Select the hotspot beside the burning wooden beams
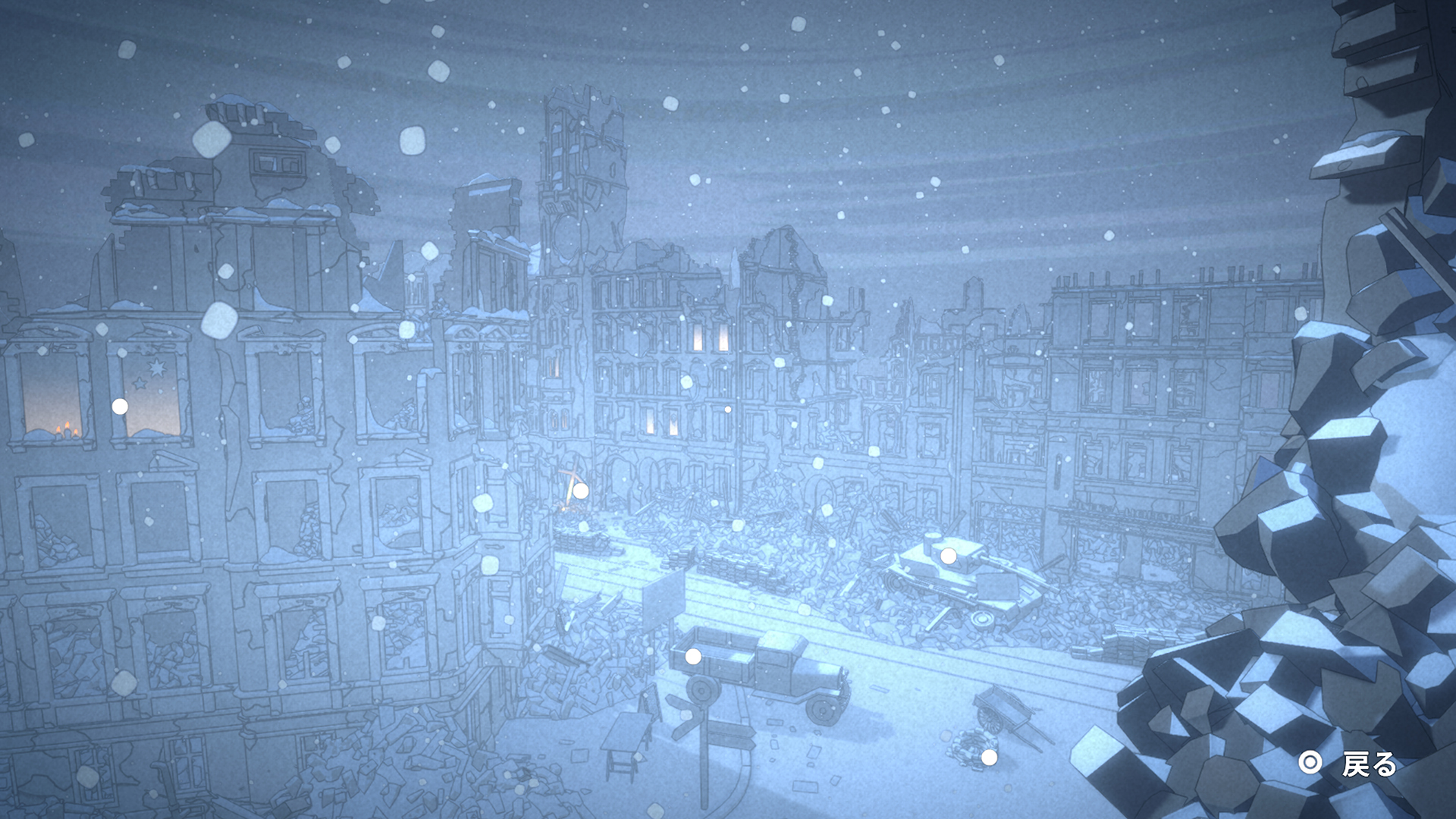1456x819 pixels. tap(581, 491)
